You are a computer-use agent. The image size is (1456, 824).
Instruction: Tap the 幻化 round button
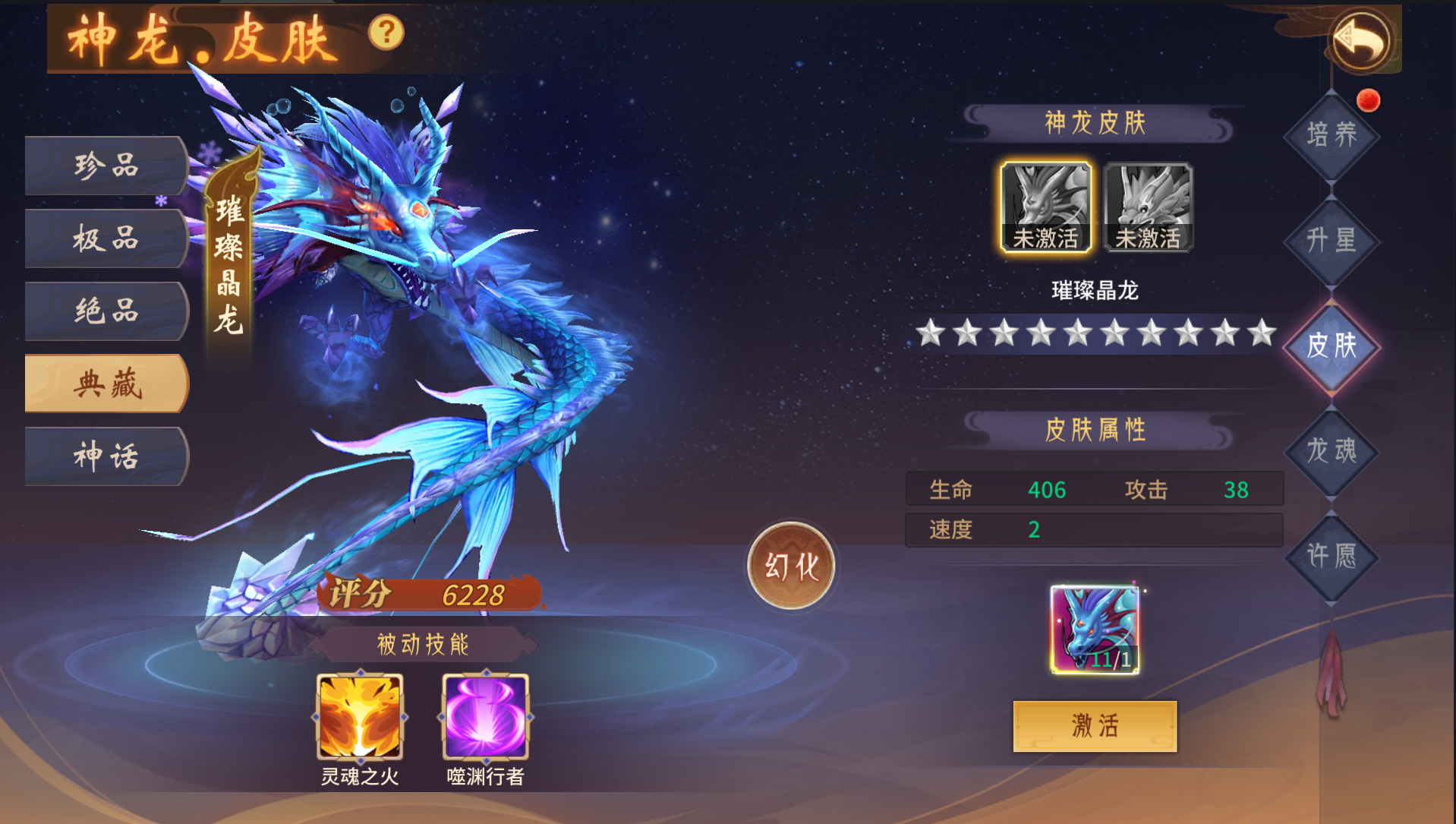point(791,566)
